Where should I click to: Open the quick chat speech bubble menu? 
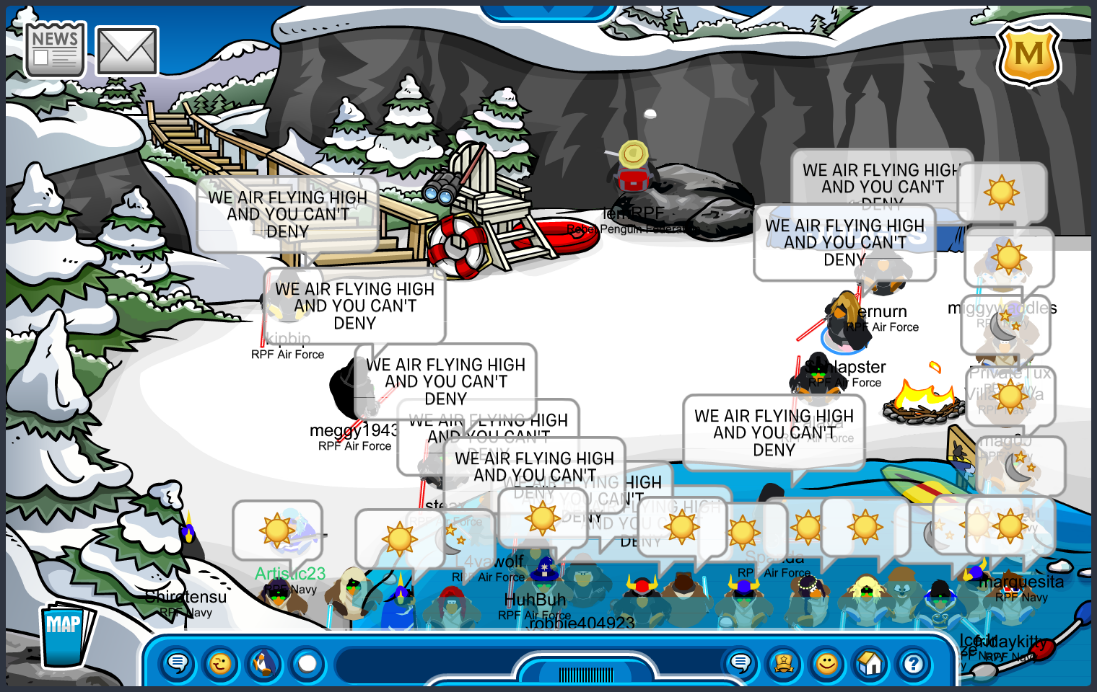[x=178, y=662]
